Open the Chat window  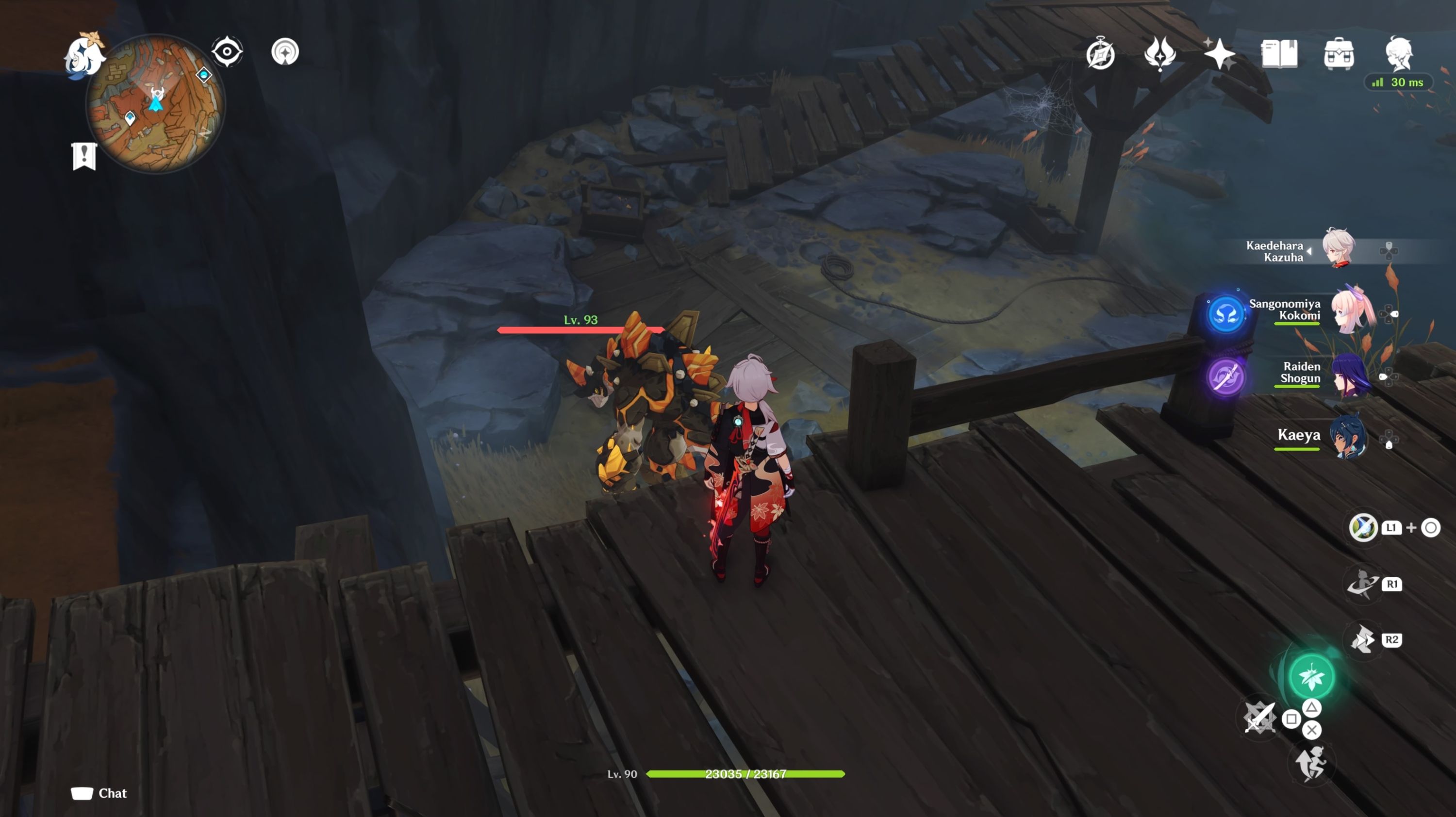pyautogui.click(x=99, y=793)
